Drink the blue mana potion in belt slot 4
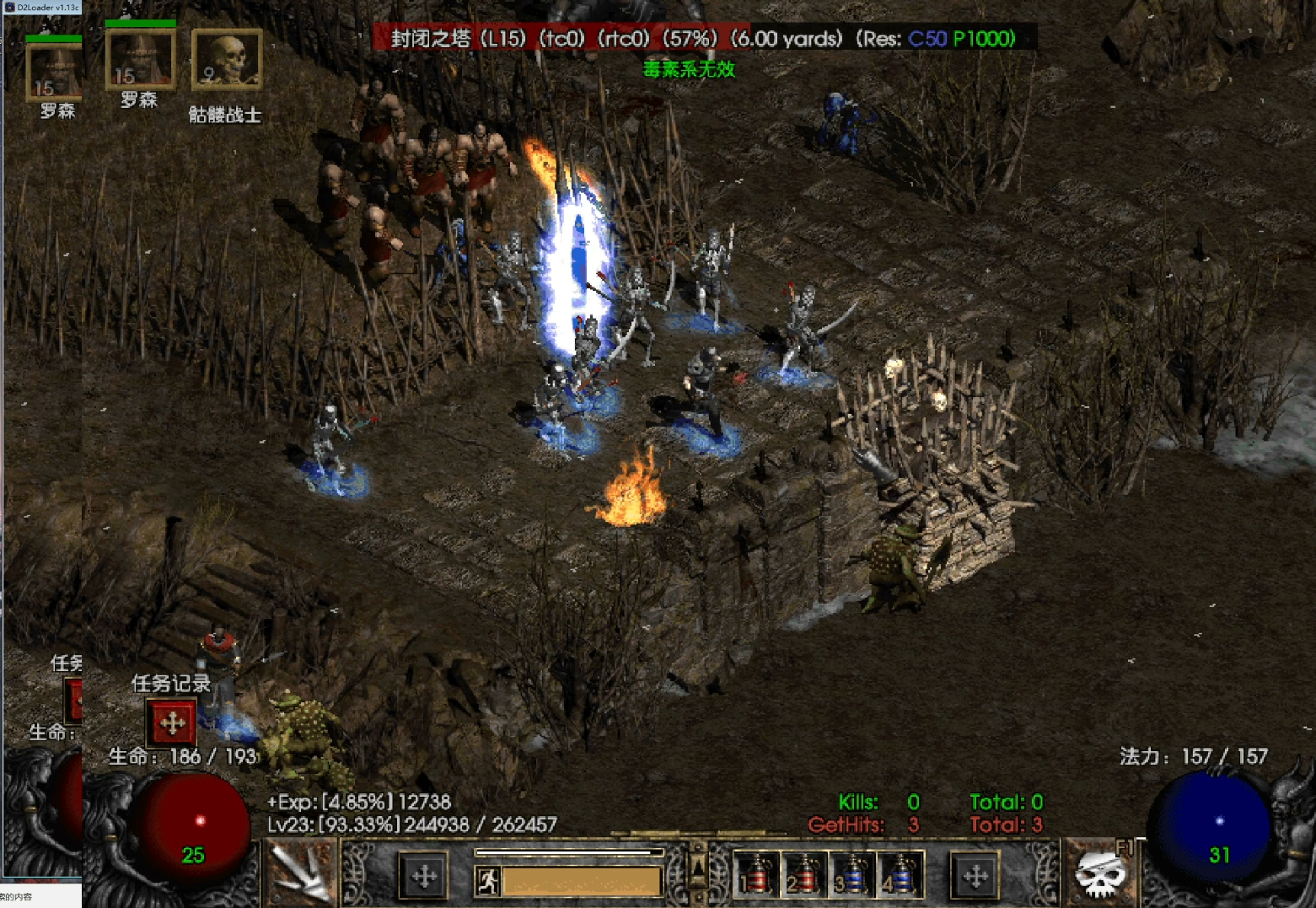 click(x=900, y=874)
